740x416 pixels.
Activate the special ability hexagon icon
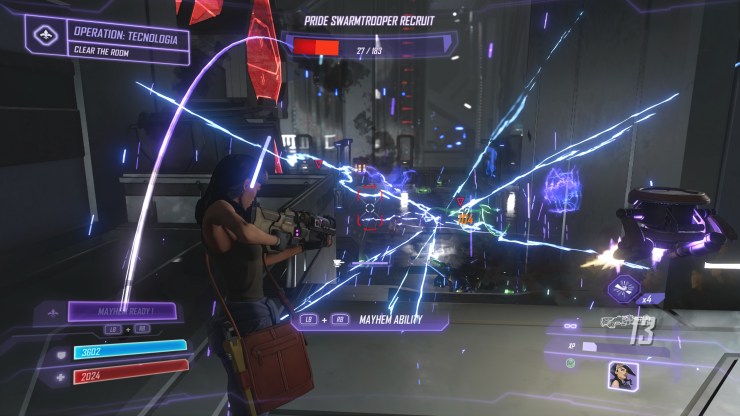pos(623,289)
